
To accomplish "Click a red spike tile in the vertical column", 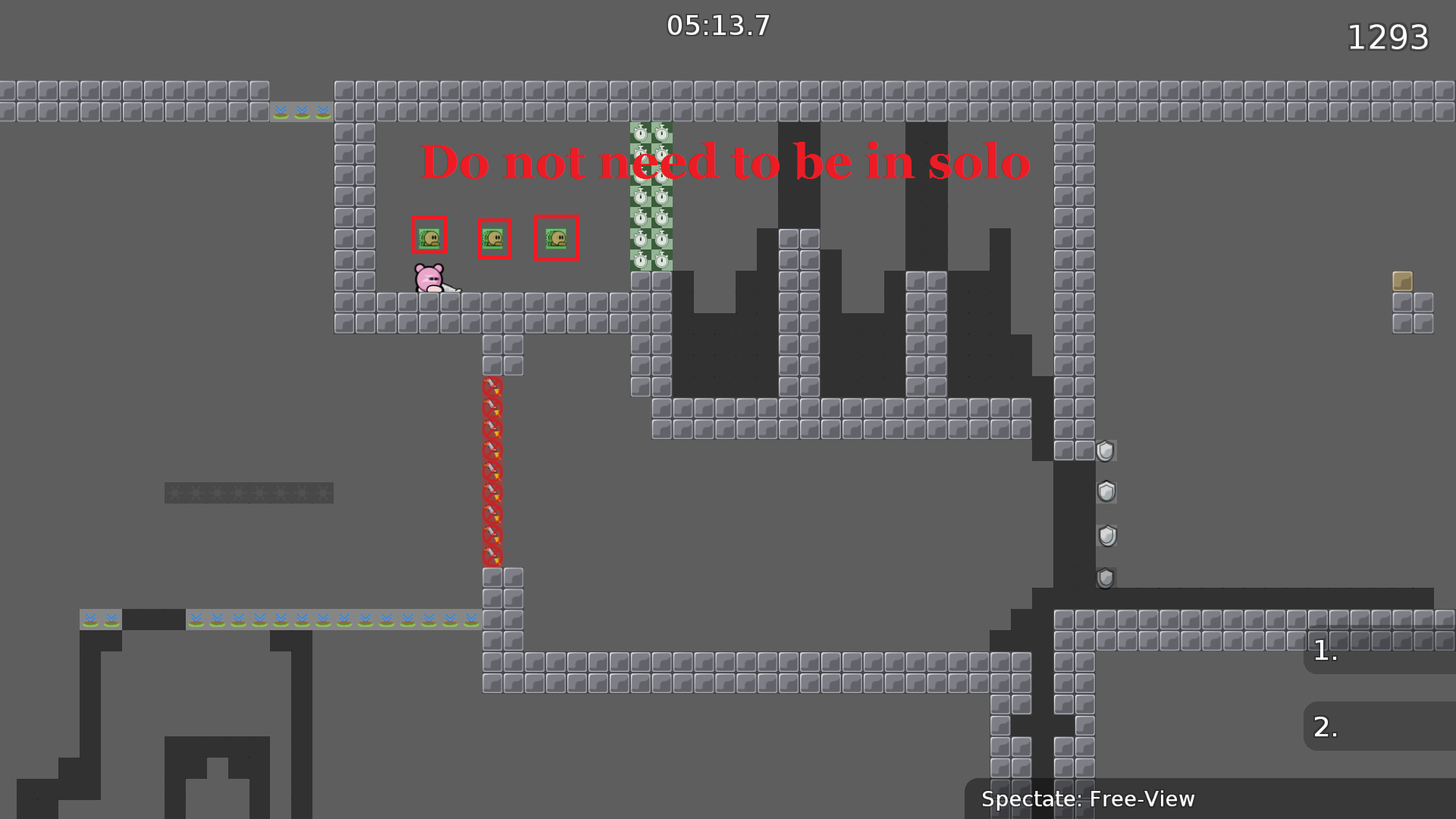I will point(493,470).
